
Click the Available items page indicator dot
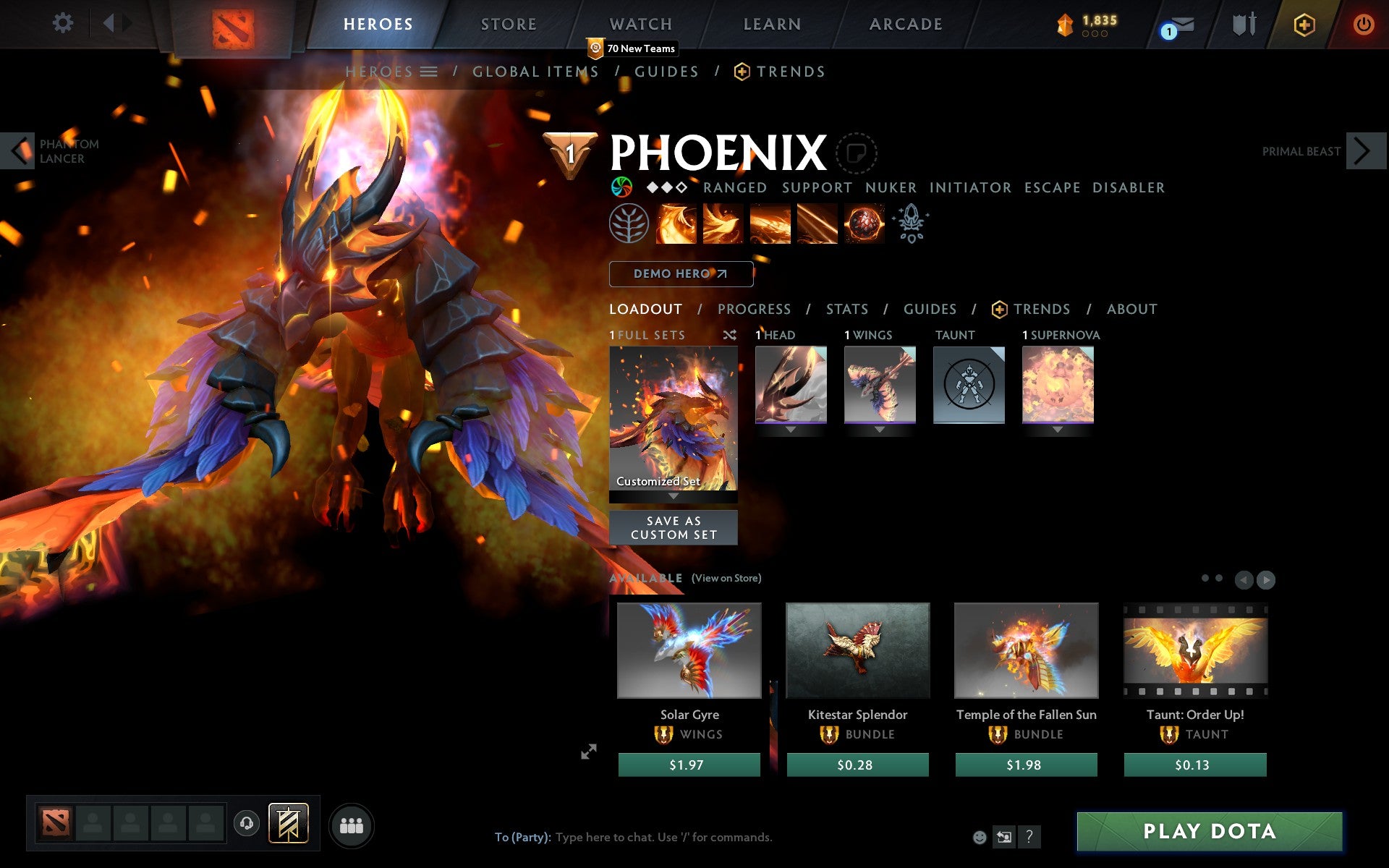pos(1207,579)
